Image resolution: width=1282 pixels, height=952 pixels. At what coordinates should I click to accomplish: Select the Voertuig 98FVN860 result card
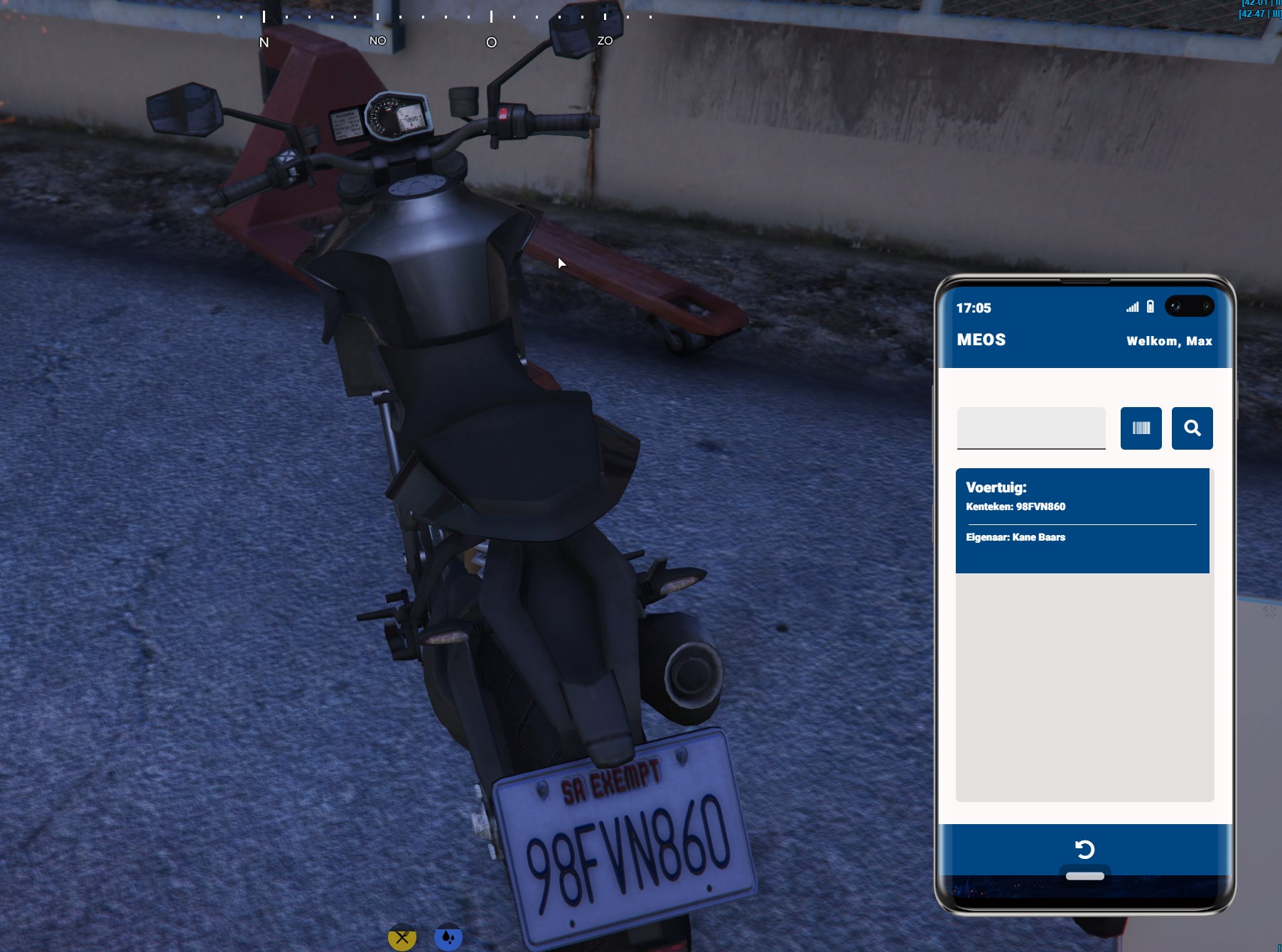[x=1082, y=520]
